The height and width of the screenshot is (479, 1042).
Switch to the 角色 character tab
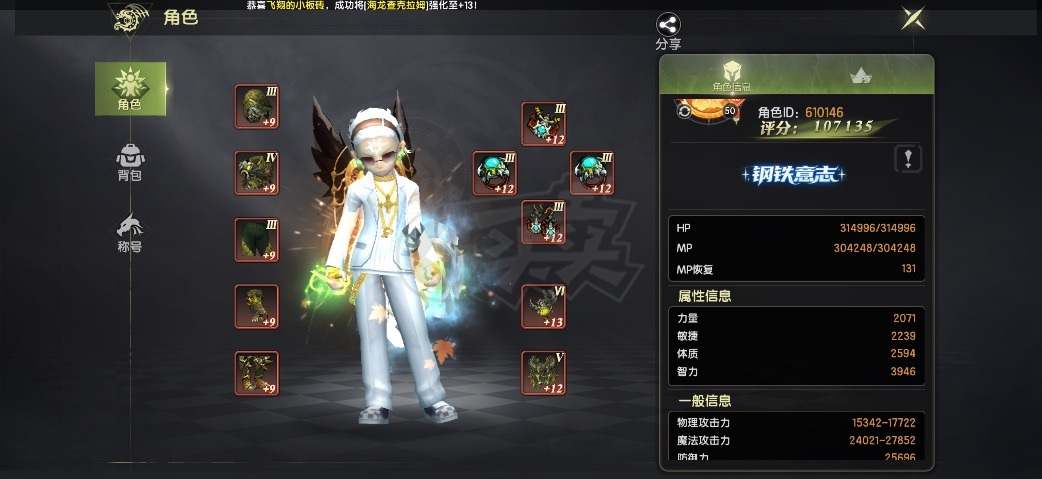(x=130, y=88)
